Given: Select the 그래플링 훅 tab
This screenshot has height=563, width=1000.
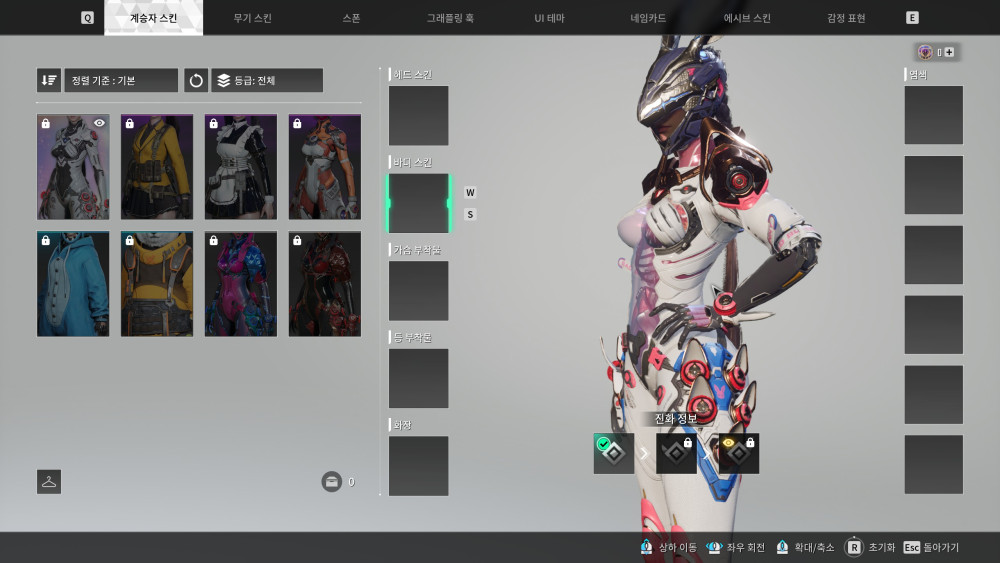Looking at the screenshot, I should (450, 18).
